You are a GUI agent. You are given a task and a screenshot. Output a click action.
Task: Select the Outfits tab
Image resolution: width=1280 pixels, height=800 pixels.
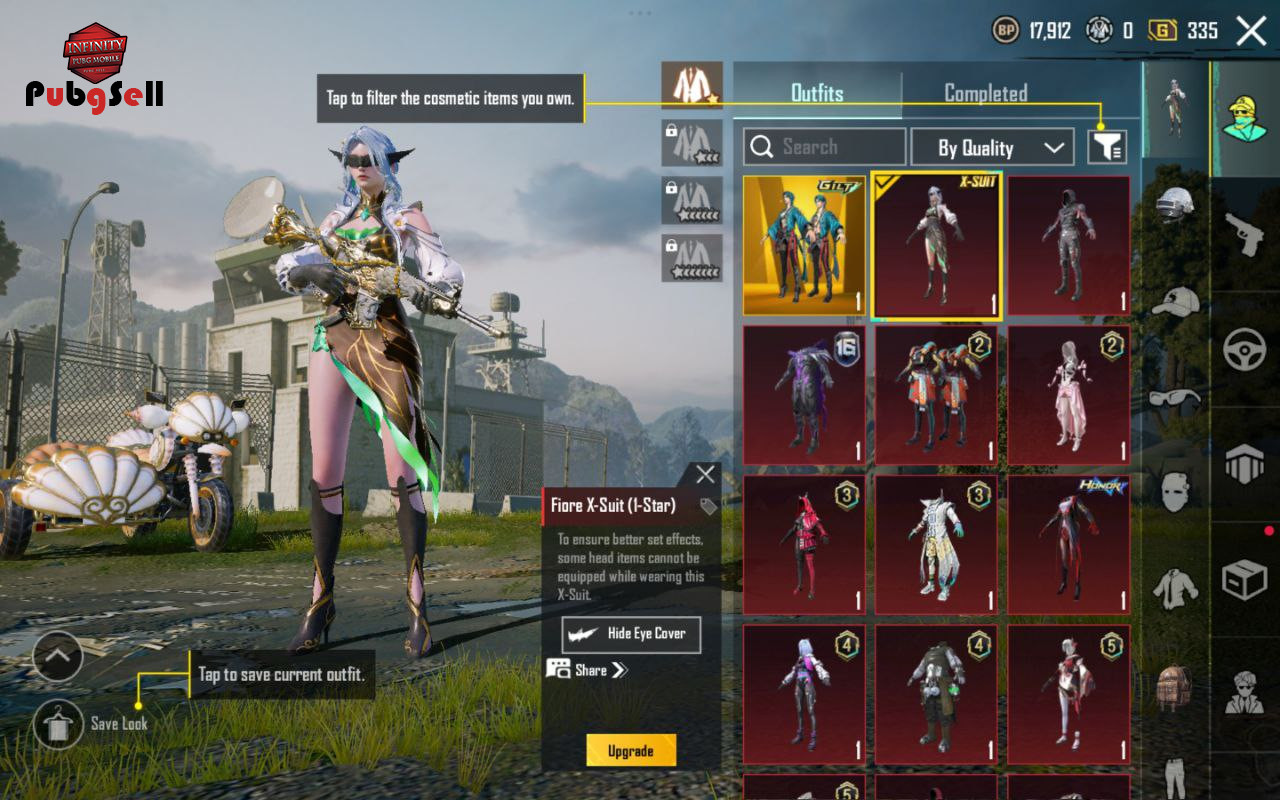pos(817,93)
